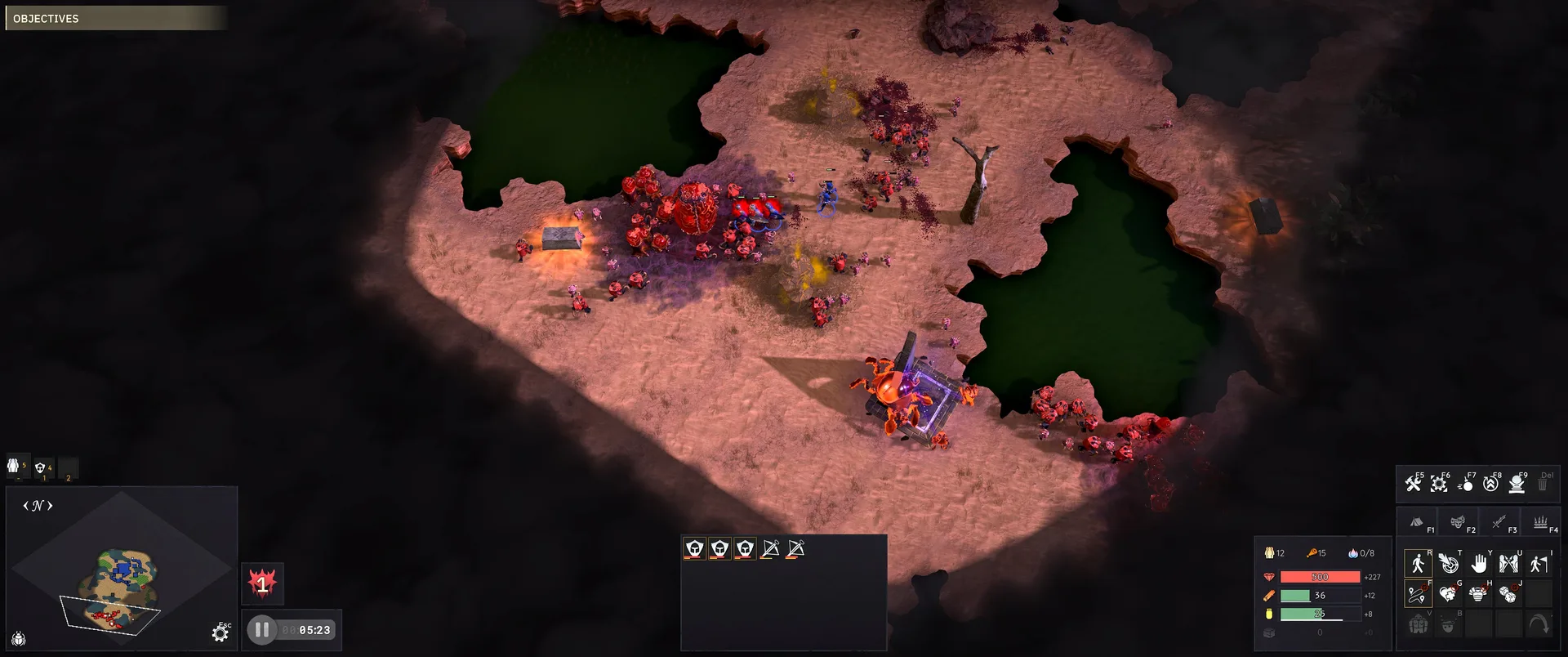Open the Objectives panel
This screenshot has width=1568, height=657.
pyautogui.click(x=114, y=18)
